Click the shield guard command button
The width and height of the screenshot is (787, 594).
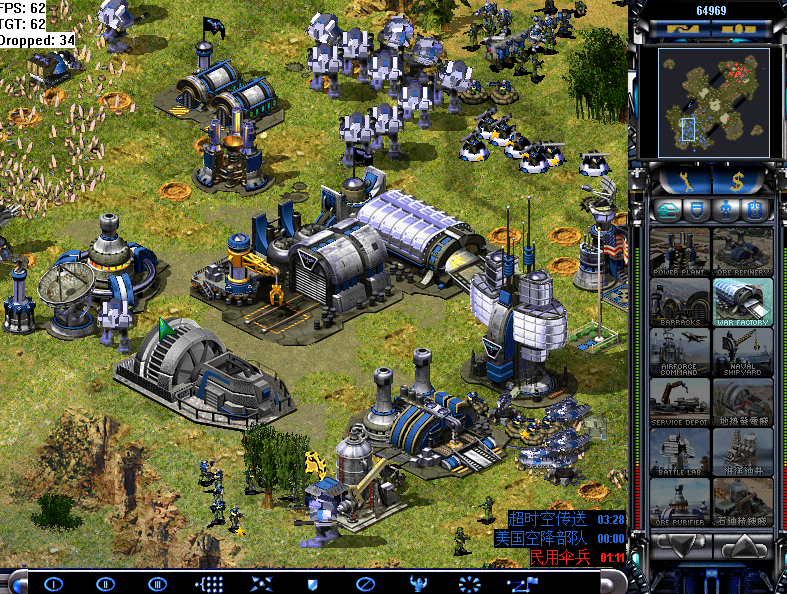point(311,583)
